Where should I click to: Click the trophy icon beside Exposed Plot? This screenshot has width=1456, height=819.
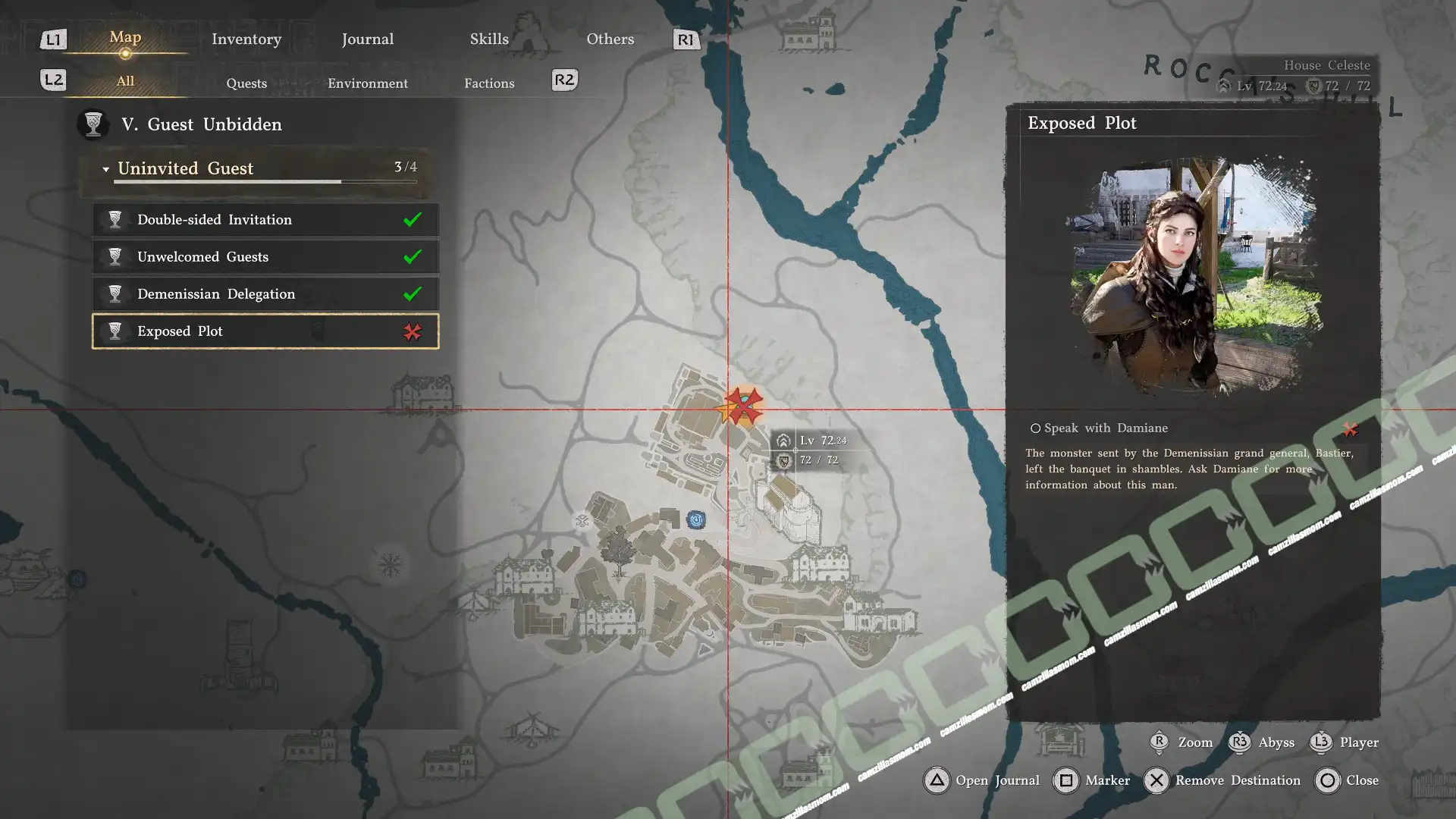pos(115,331)
